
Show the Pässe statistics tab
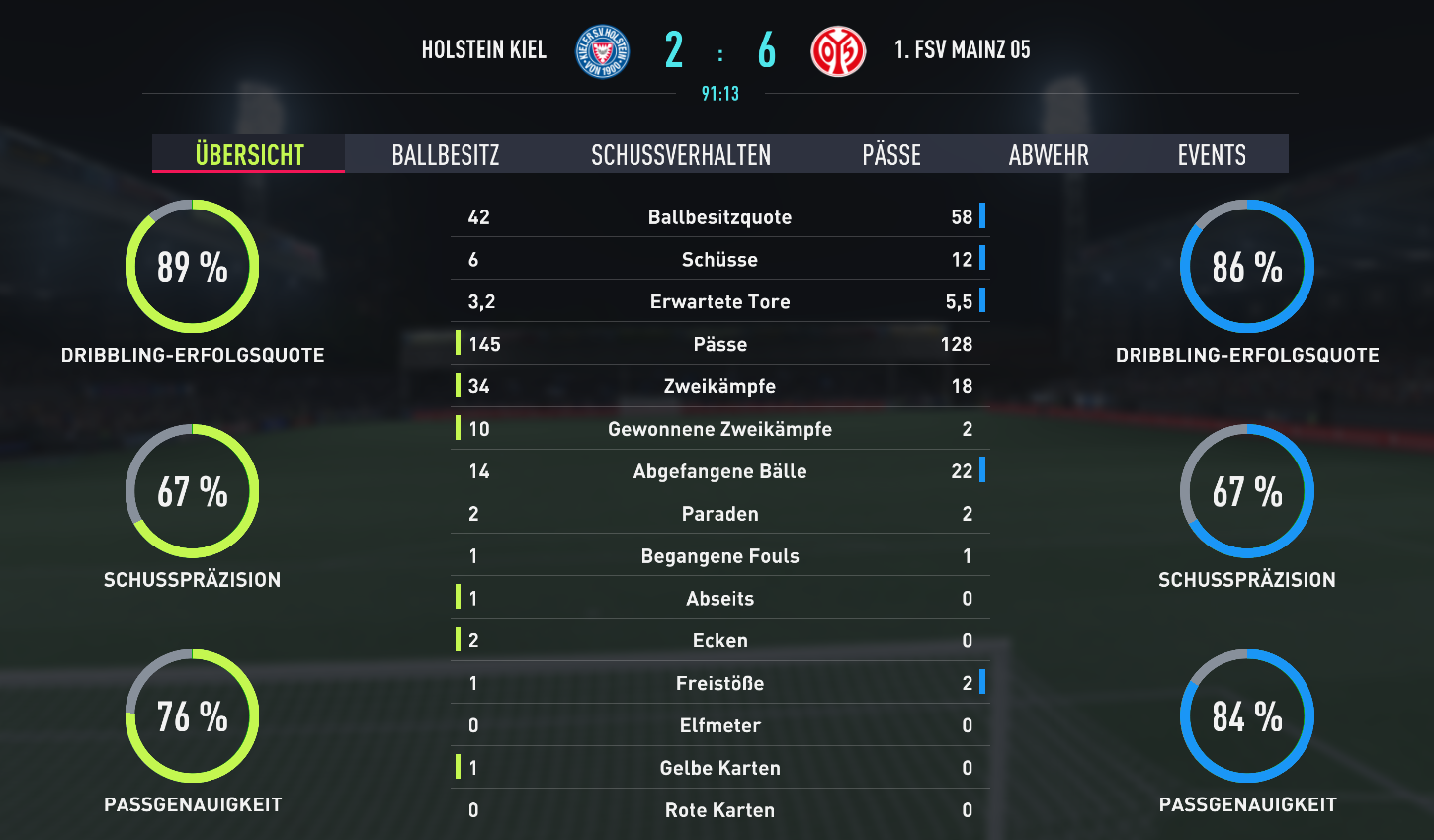pyautogui.click(x=891, y=155)
